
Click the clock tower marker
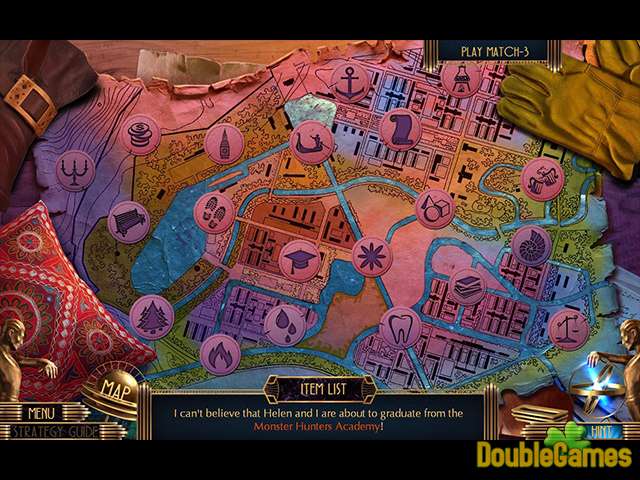[x=225, y=143]
